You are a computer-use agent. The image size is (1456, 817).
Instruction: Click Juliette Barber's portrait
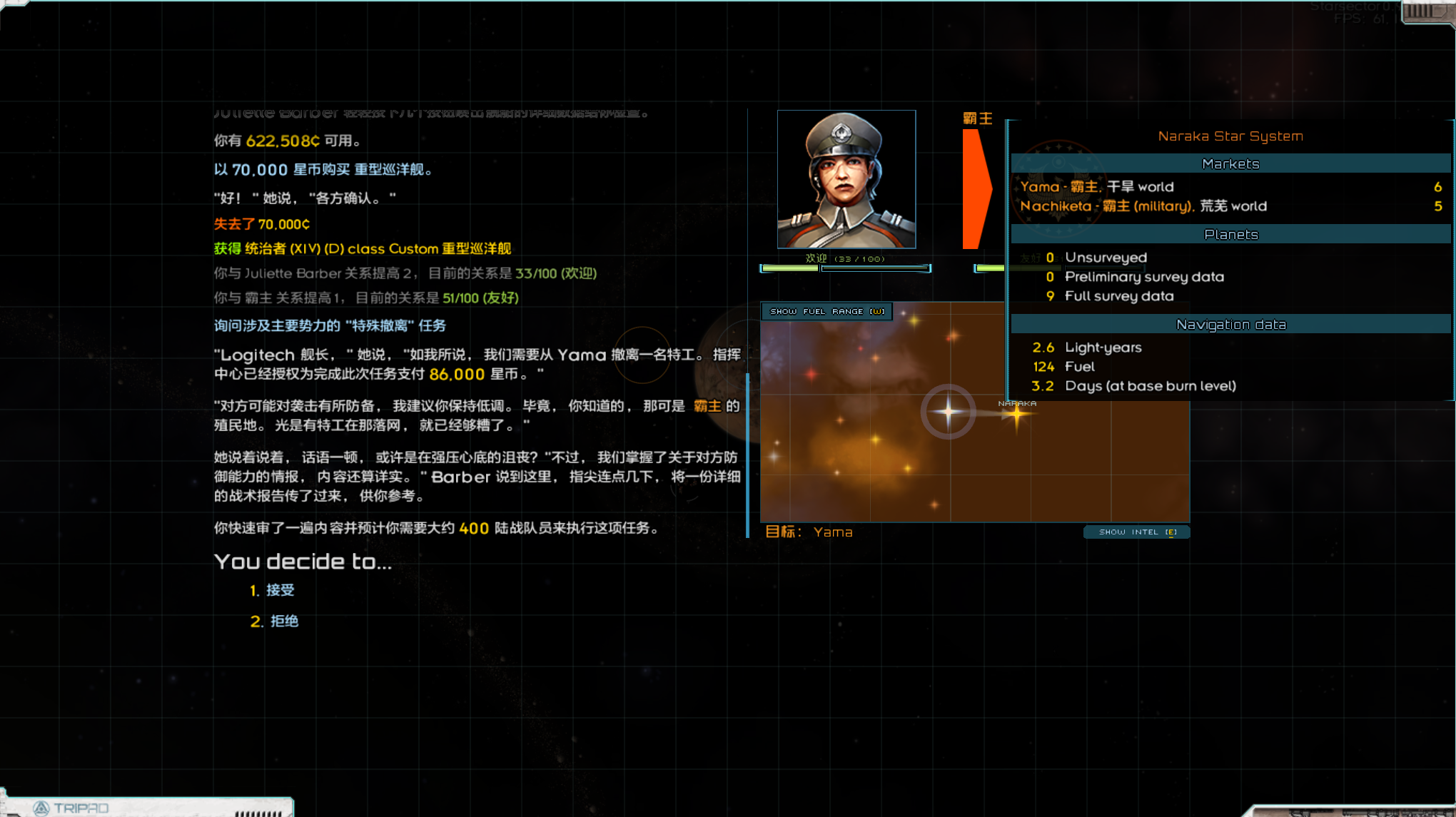pos(846,178)
